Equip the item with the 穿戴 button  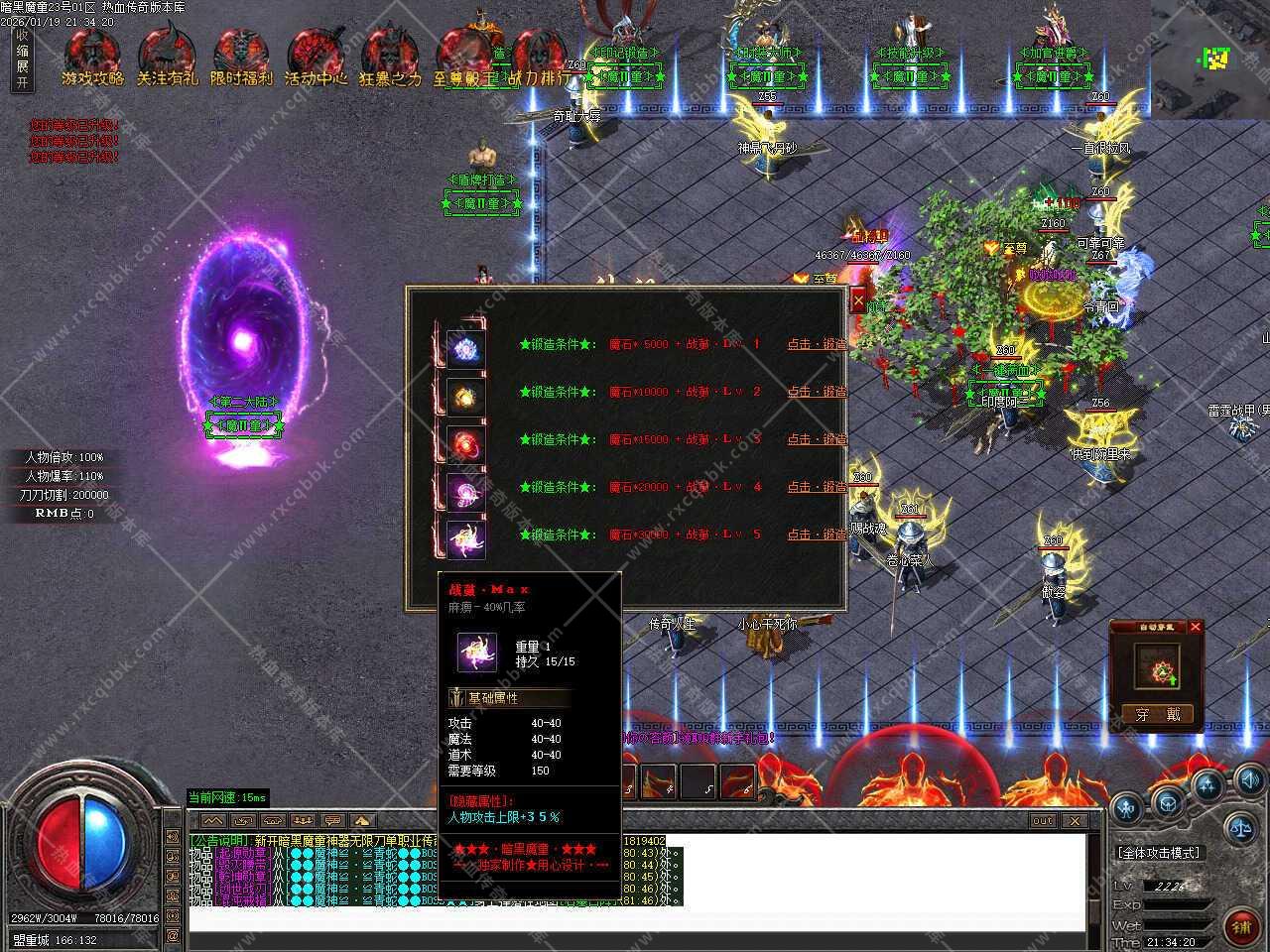[x=1158, y=714]
